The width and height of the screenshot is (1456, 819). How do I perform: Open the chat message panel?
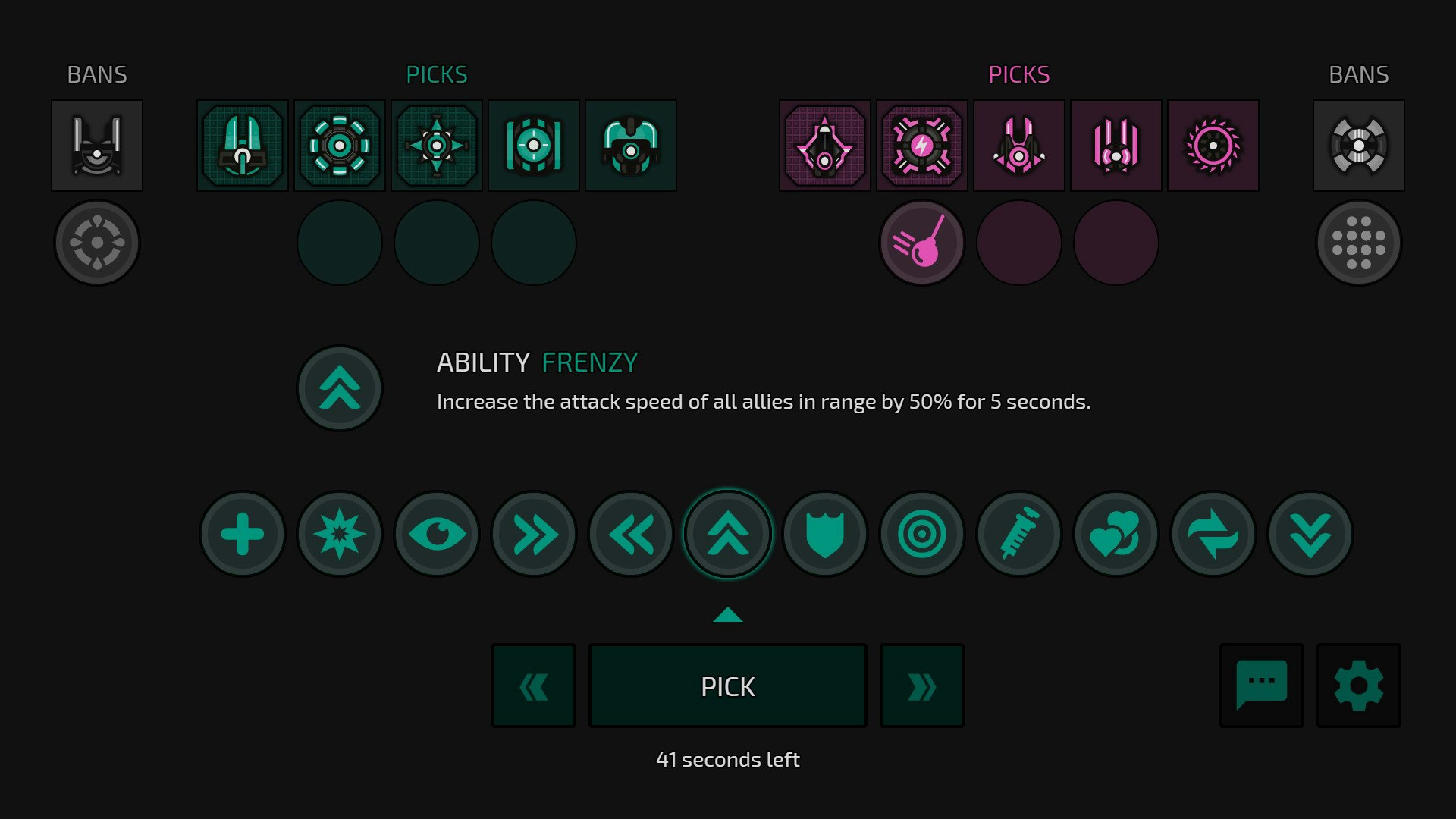1261,685
